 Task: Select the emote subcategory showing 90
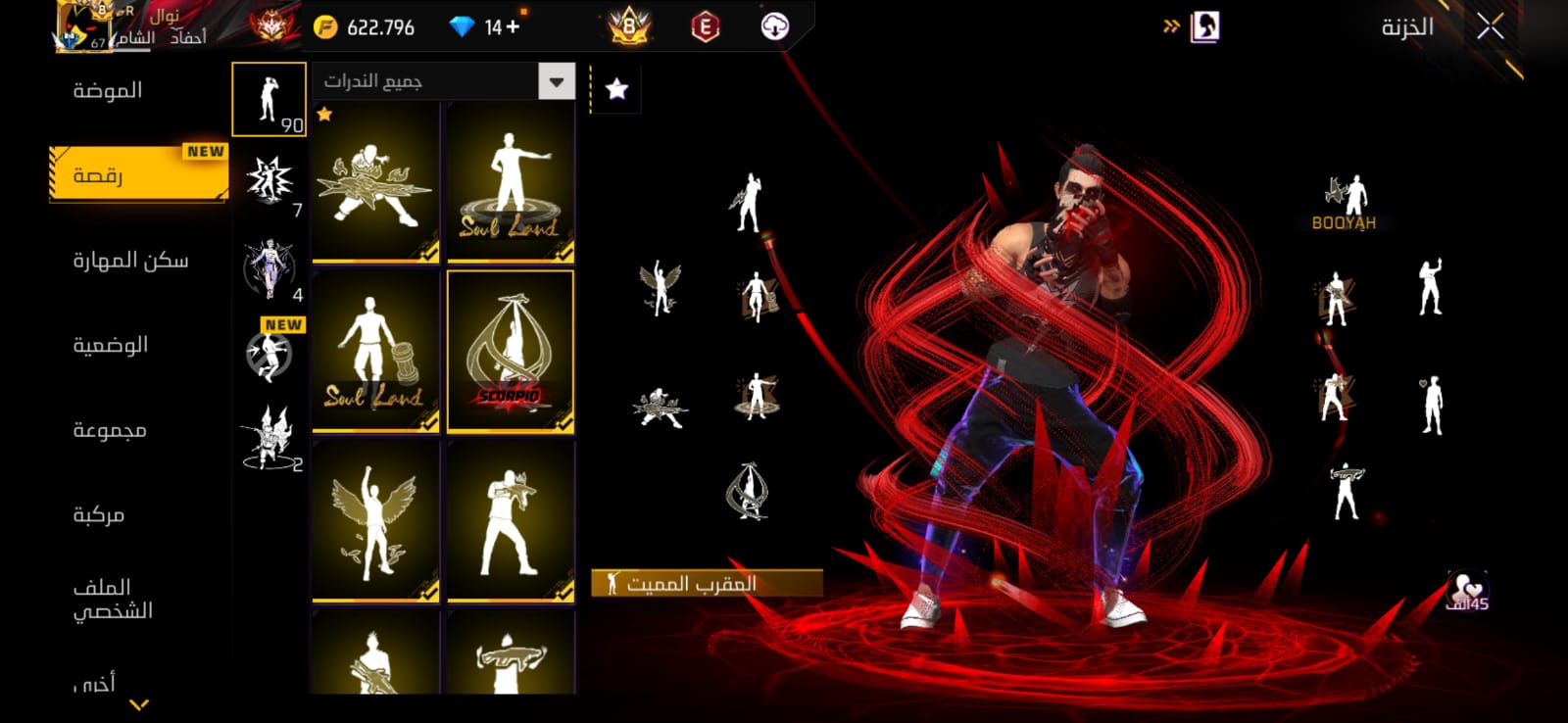[x=269, y=99]
